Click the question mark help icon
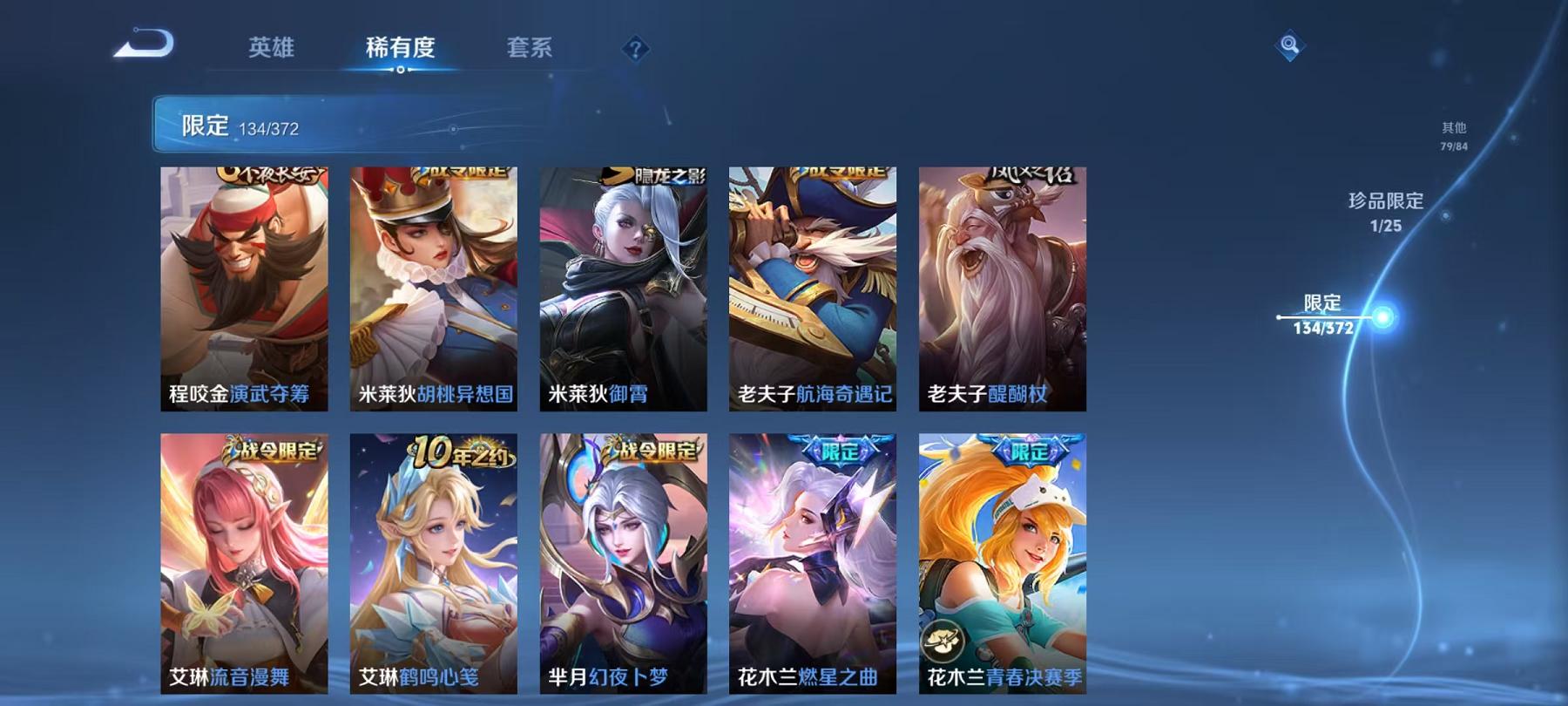 [x=637, y=50]
